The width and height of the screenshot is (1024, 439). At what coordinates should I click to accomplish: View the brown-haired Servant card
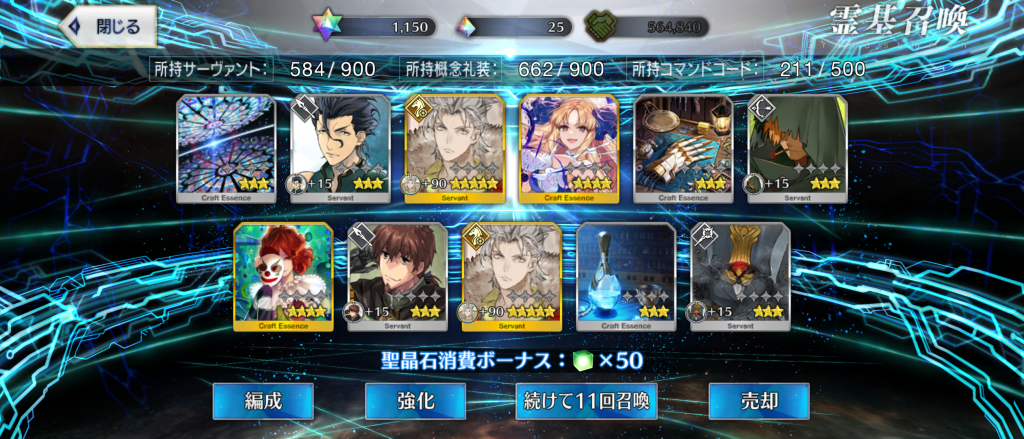pos(397,276)
